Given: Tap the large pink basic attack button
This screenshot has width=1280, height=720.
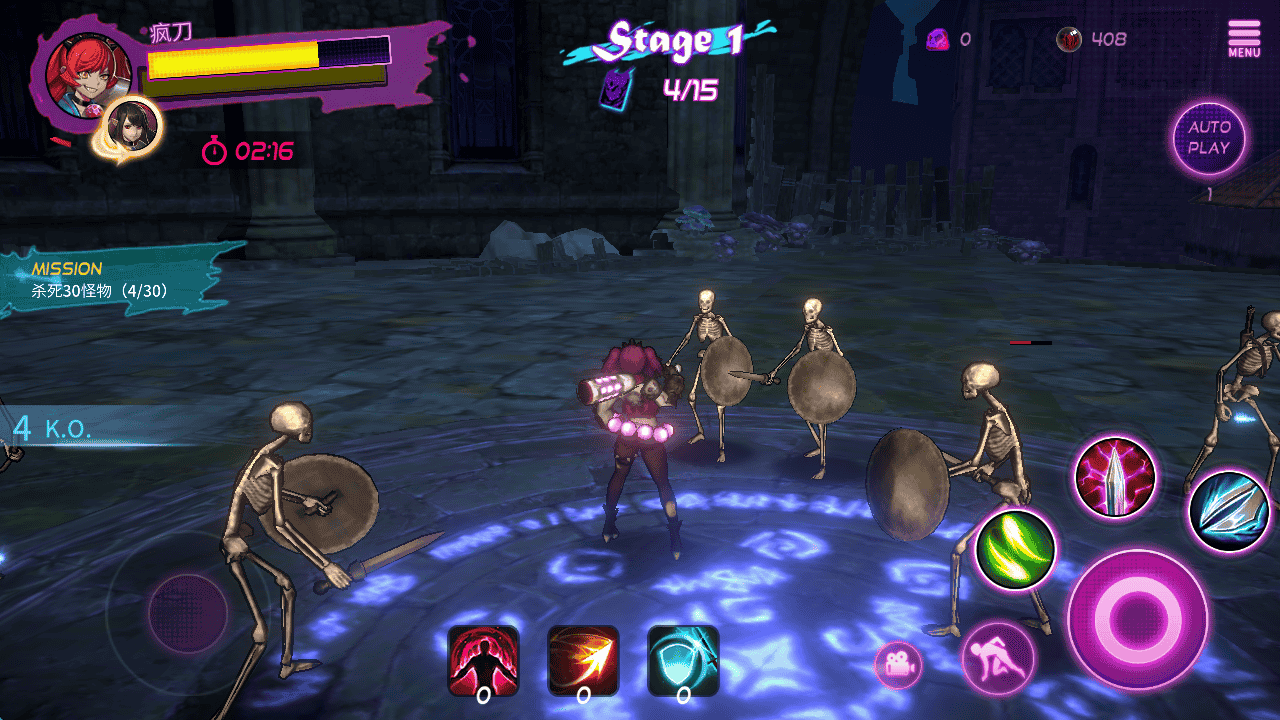Looking at the screenshot, I should 1137,618.
